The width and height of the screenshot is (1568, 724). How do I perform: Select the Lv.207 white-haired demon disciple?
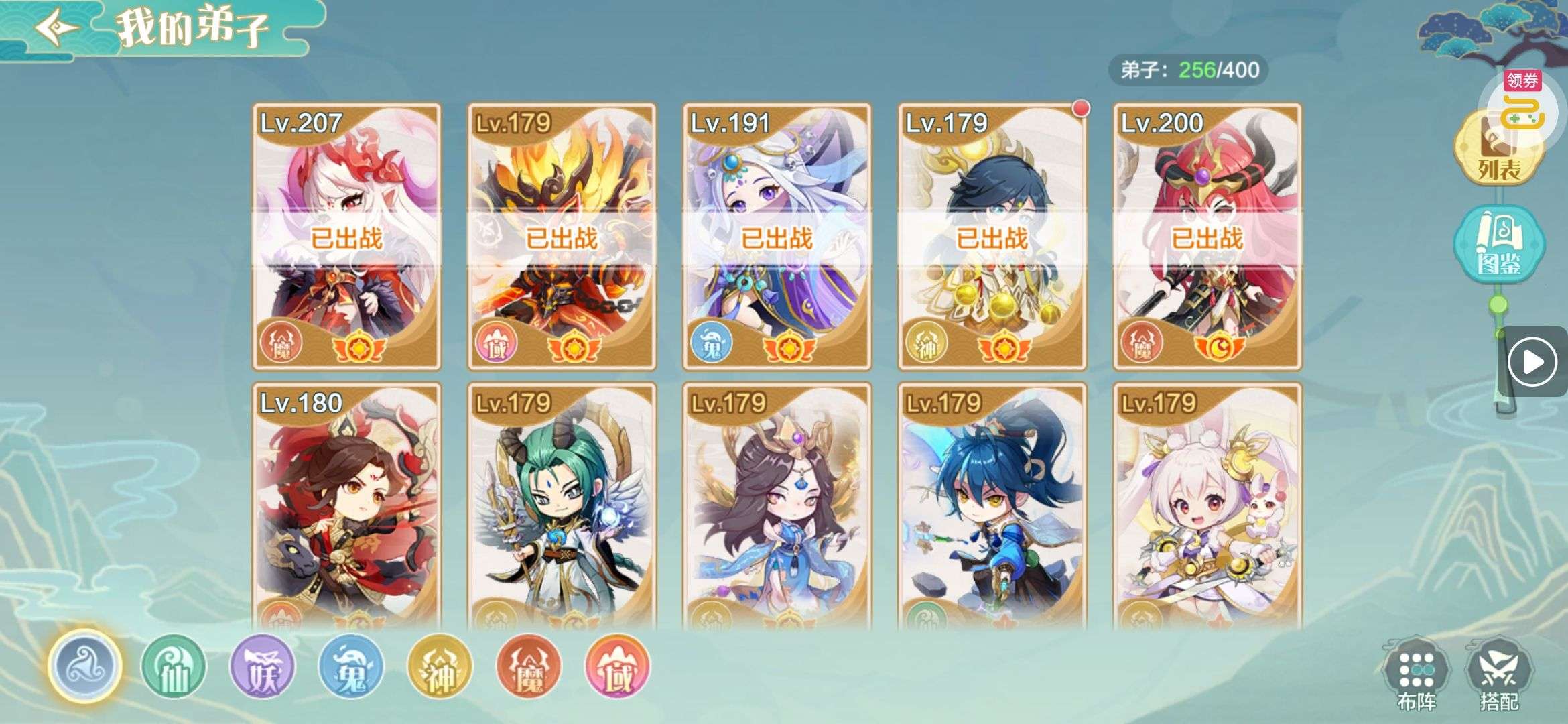click(x=346, y=237)
